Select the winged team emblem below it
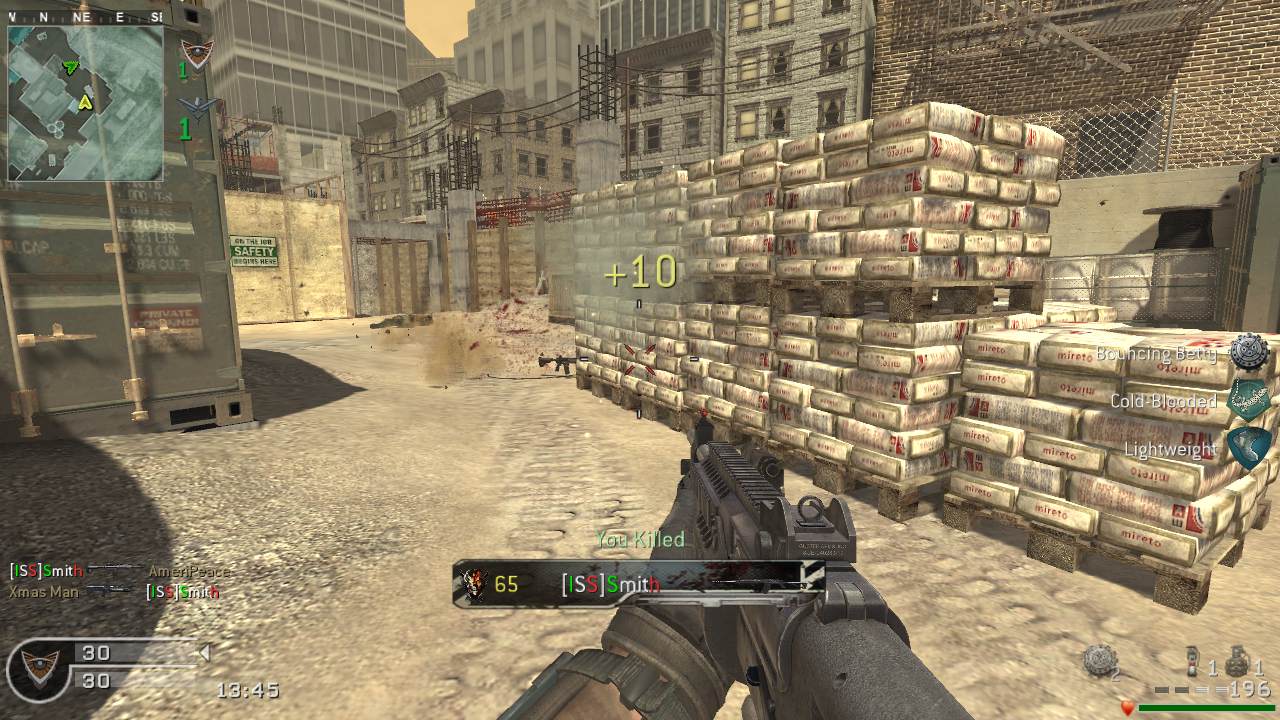The image size is (1280, 720). pos(198,106)
